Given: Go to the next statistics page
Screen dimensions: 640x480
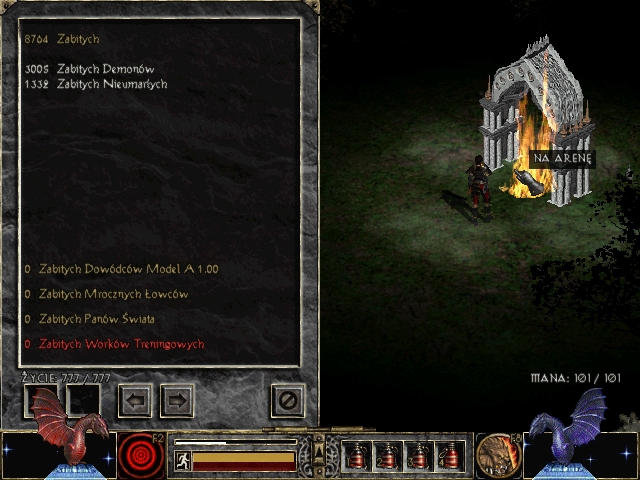Looking at the screenshot, I should [177, 401].
